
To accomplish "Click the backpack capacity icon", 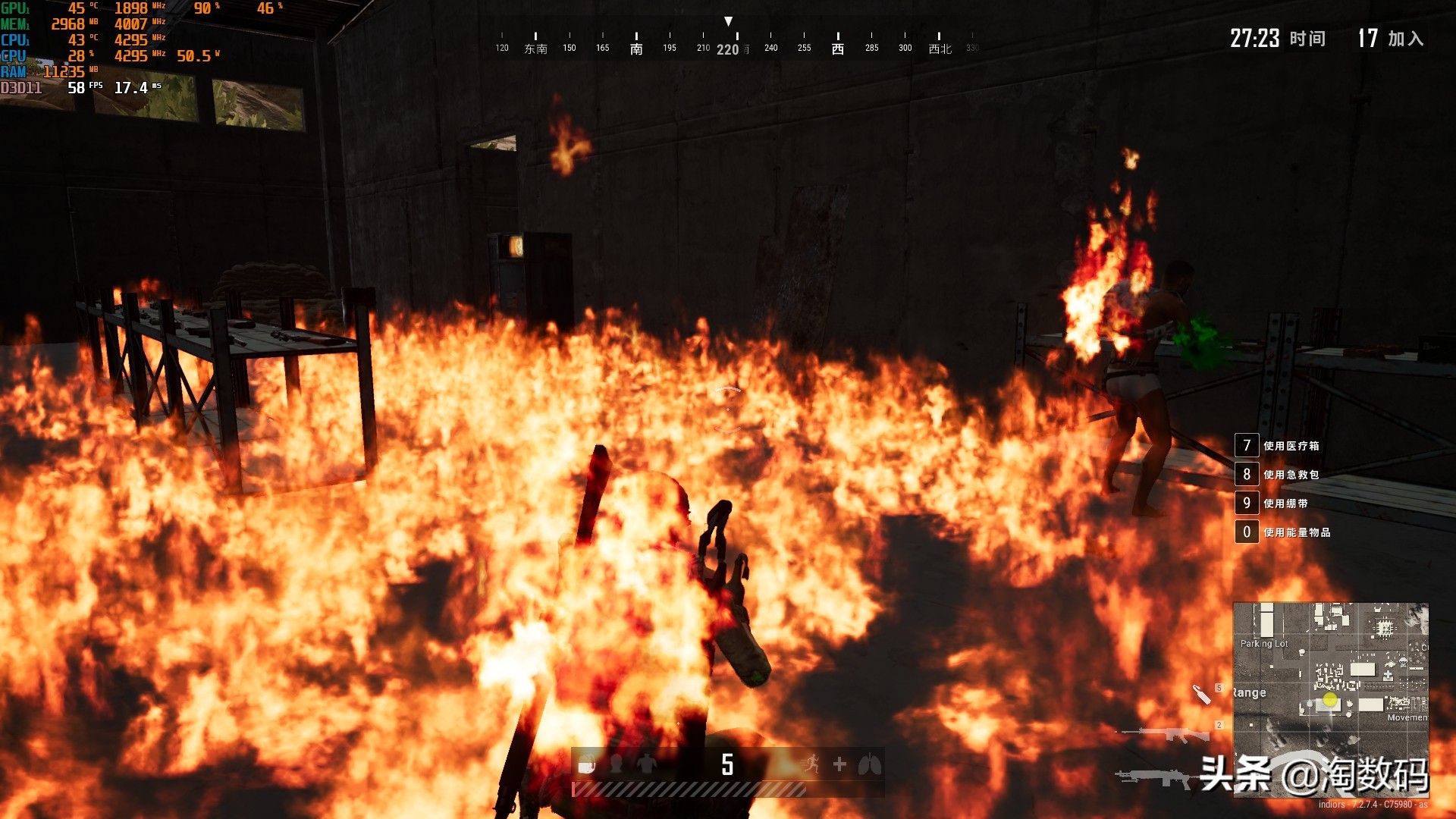I will [x=586, y=766].
